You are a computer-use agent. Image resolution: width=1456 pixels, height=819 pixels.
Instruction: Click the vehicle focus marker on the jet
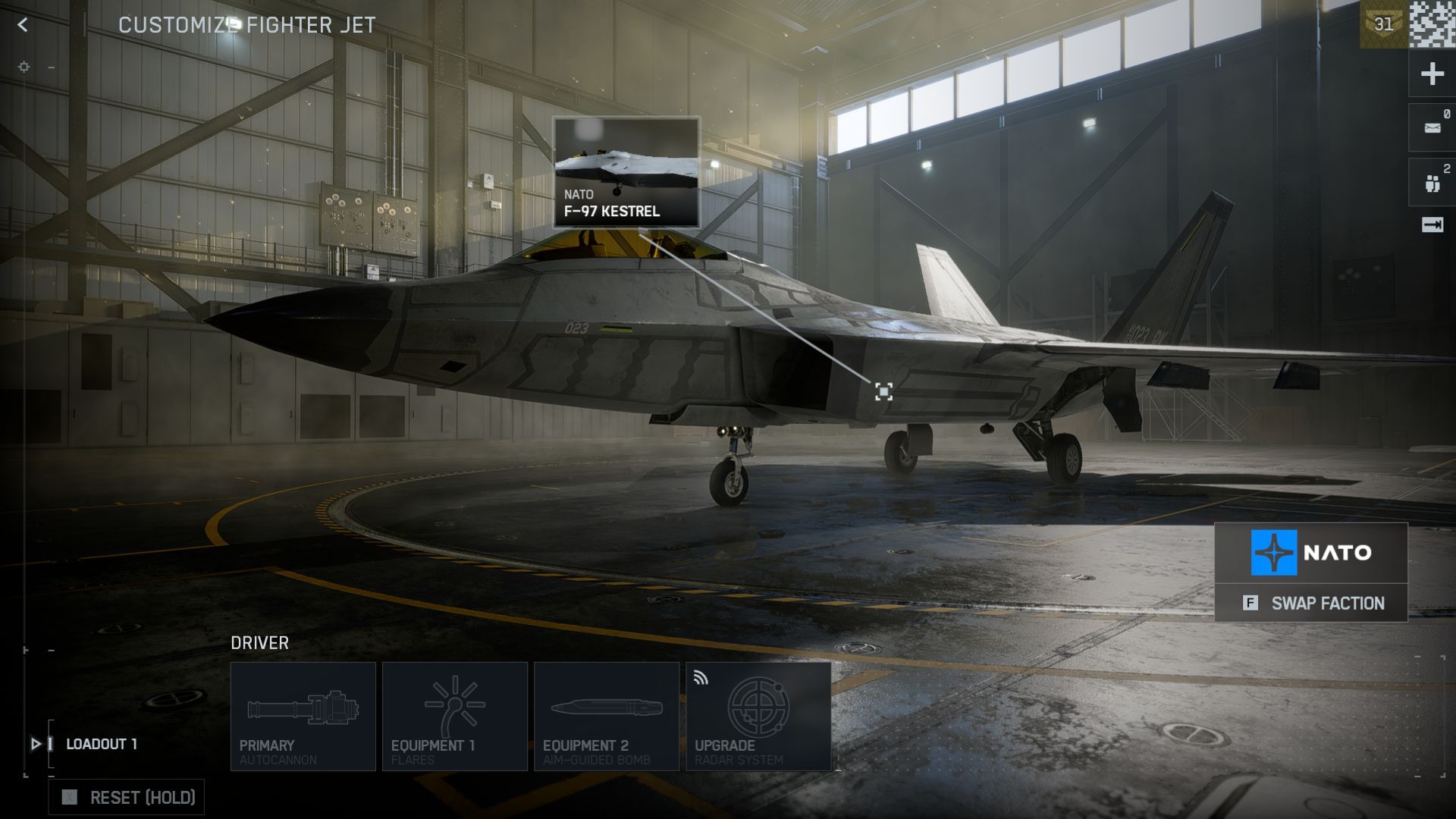click(883, 391)
